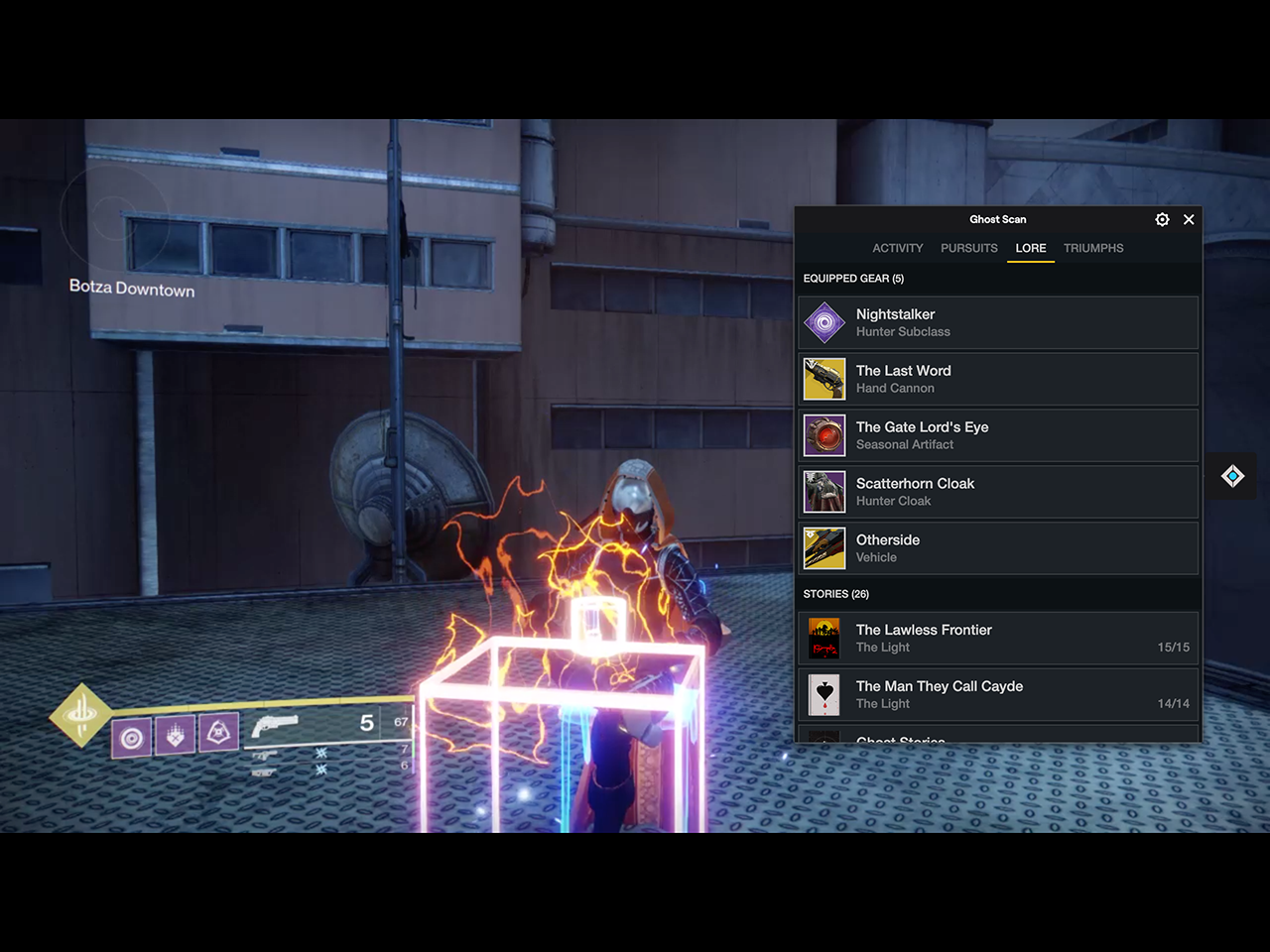Open the Otherside vehicle entry
The width and height of the screenshot is (1270, 952).
point(998,548)
